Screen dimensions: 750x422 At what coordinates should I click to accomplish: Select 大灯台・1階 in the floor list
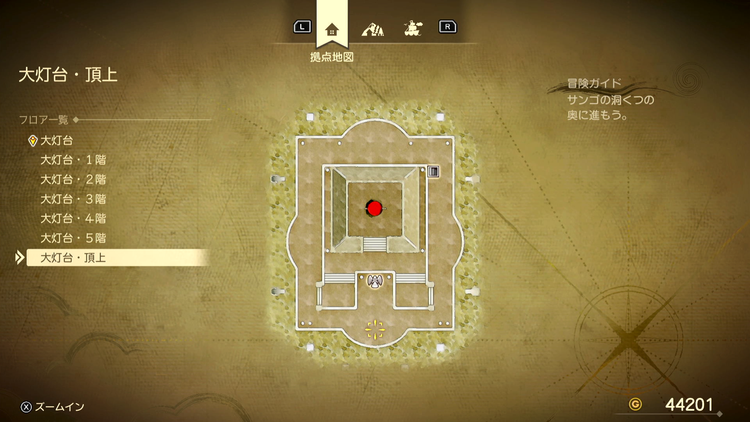pos(73,160)
